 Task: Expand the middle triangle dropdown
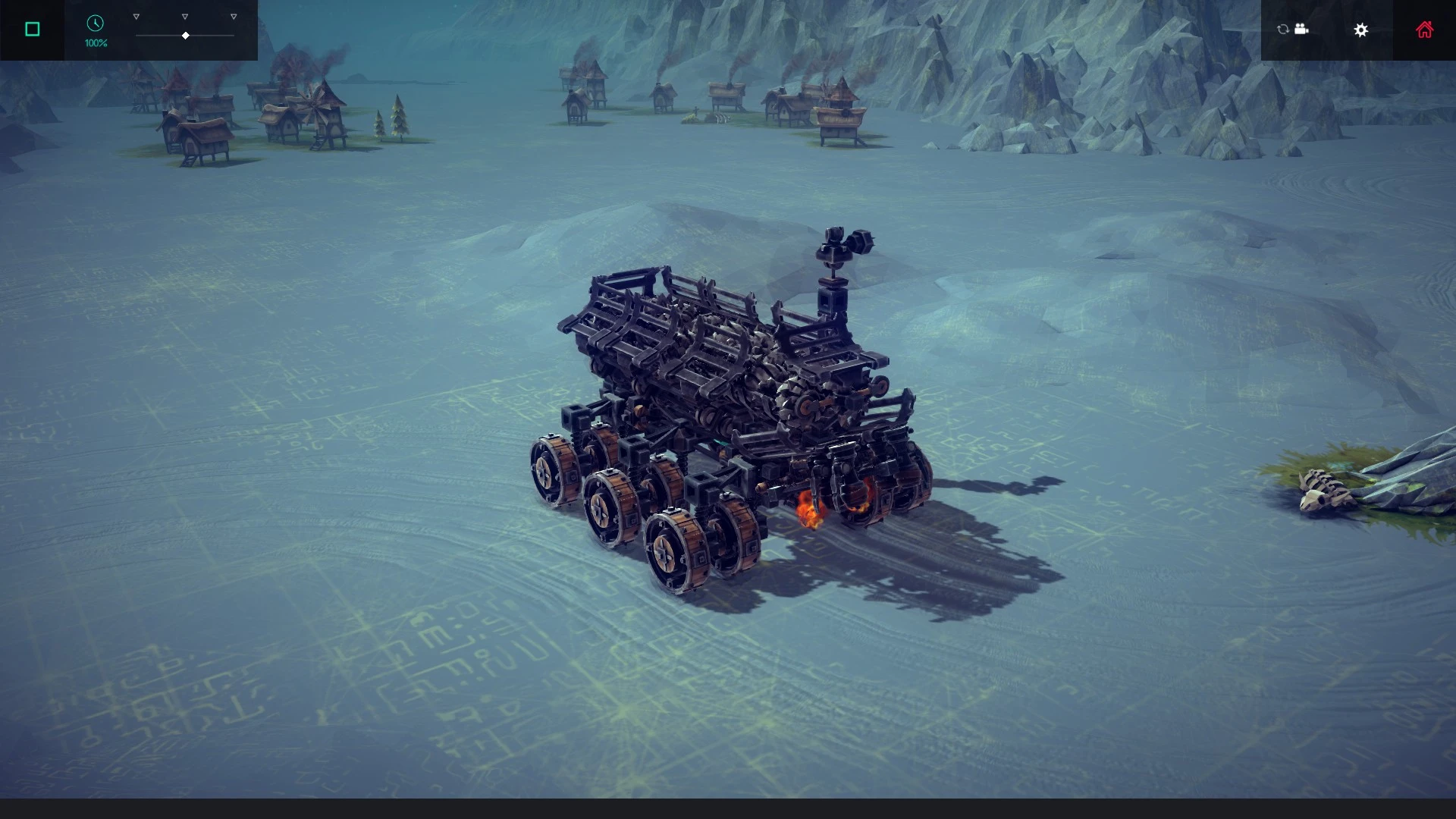point(184,15)
